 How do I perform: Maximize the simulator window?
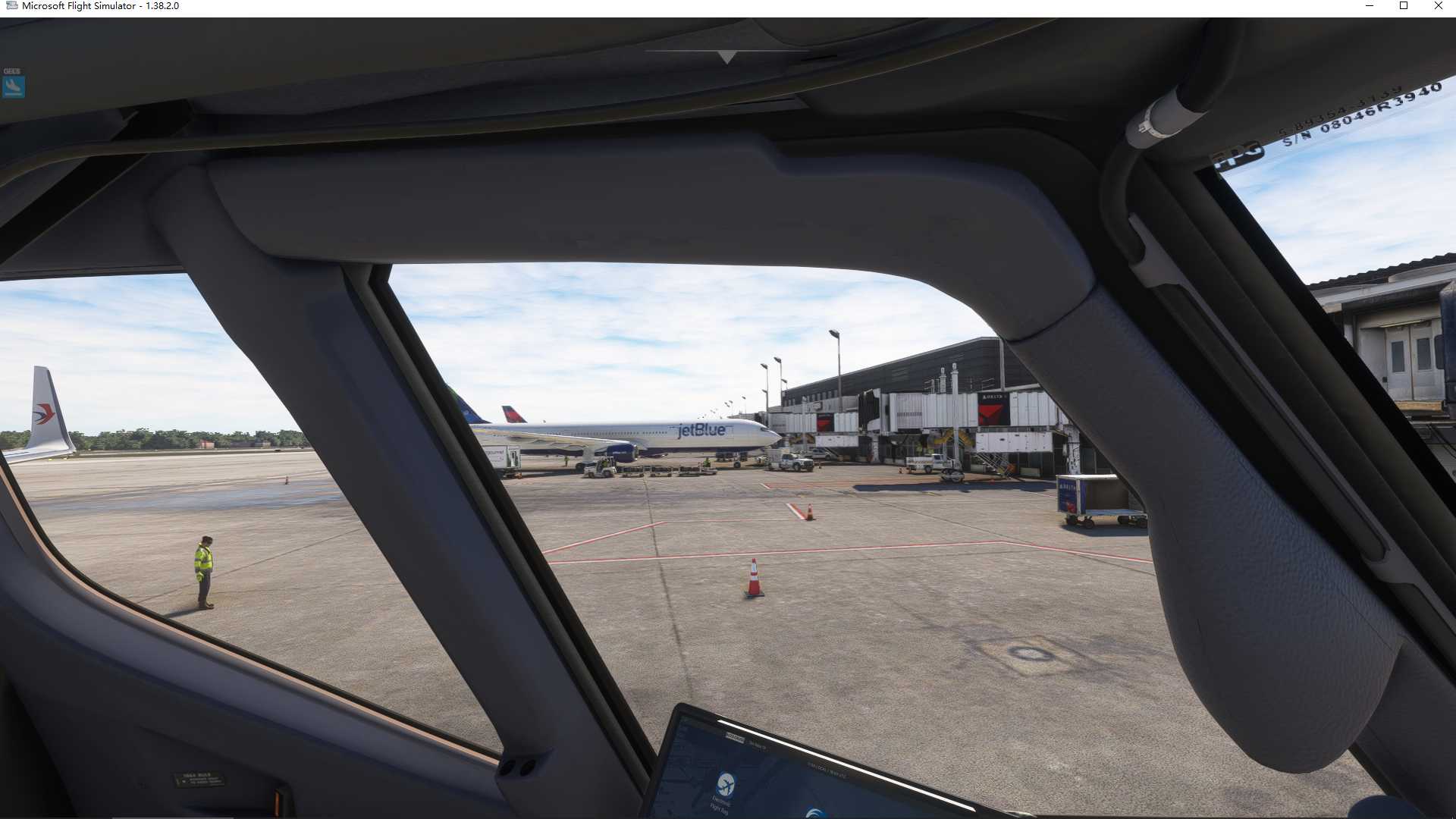point(1404,6)
